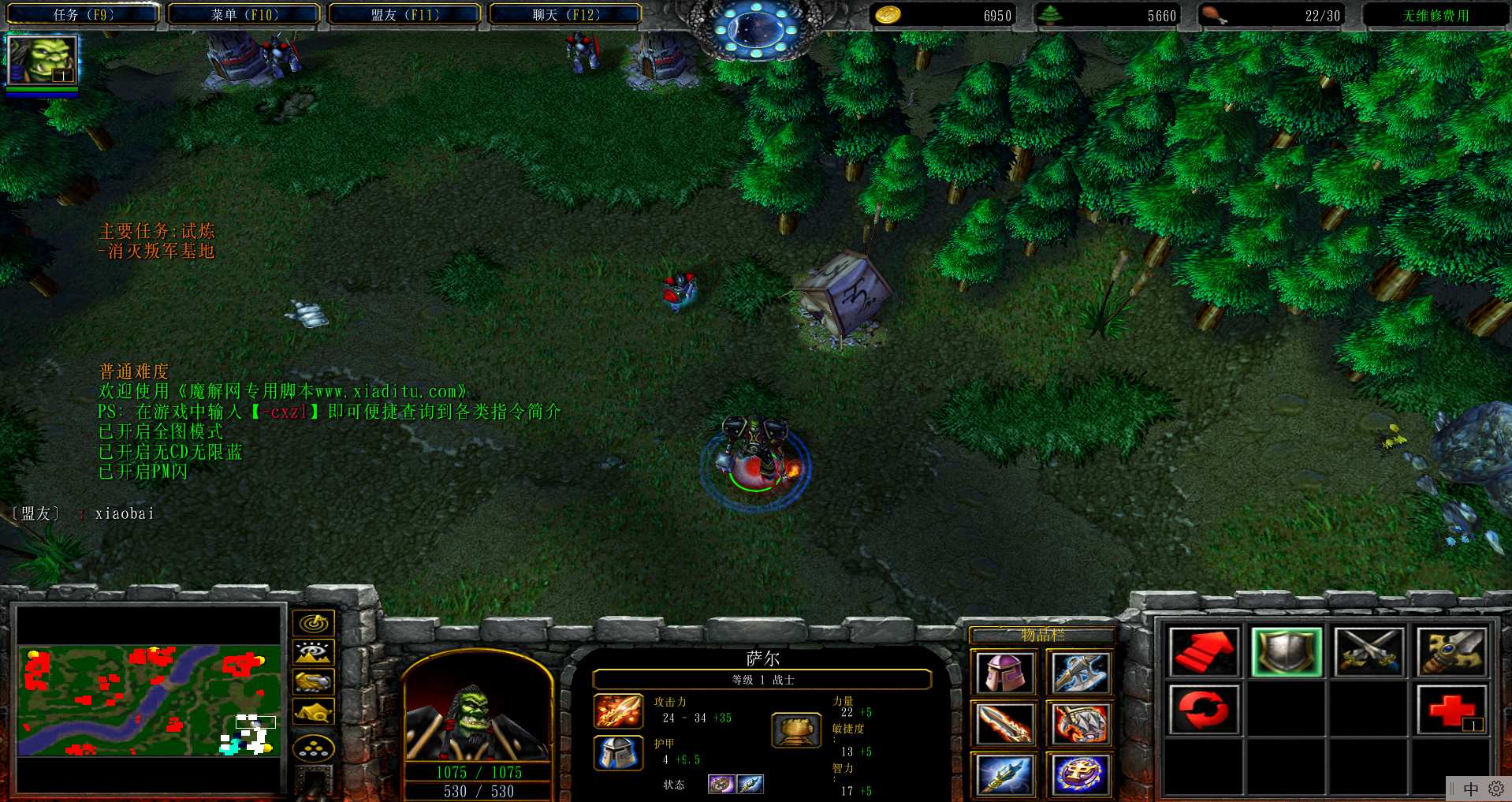Toggle minimap ally color mode button
The width and height of the screenshot is (1512, 802).
tap(314, 682)
